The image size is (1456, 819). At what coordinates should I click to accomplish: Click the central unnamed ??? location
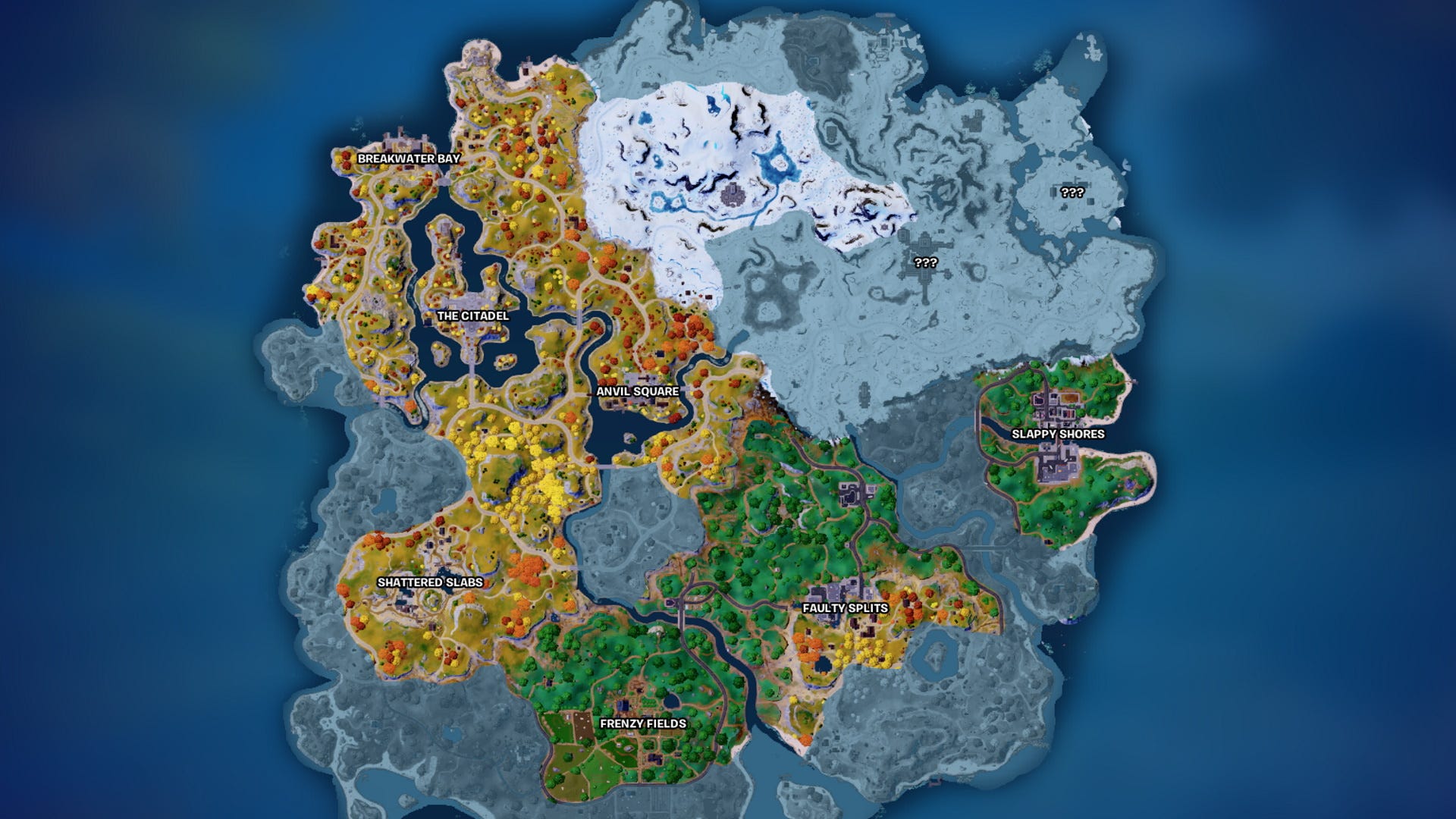[925, 262]
